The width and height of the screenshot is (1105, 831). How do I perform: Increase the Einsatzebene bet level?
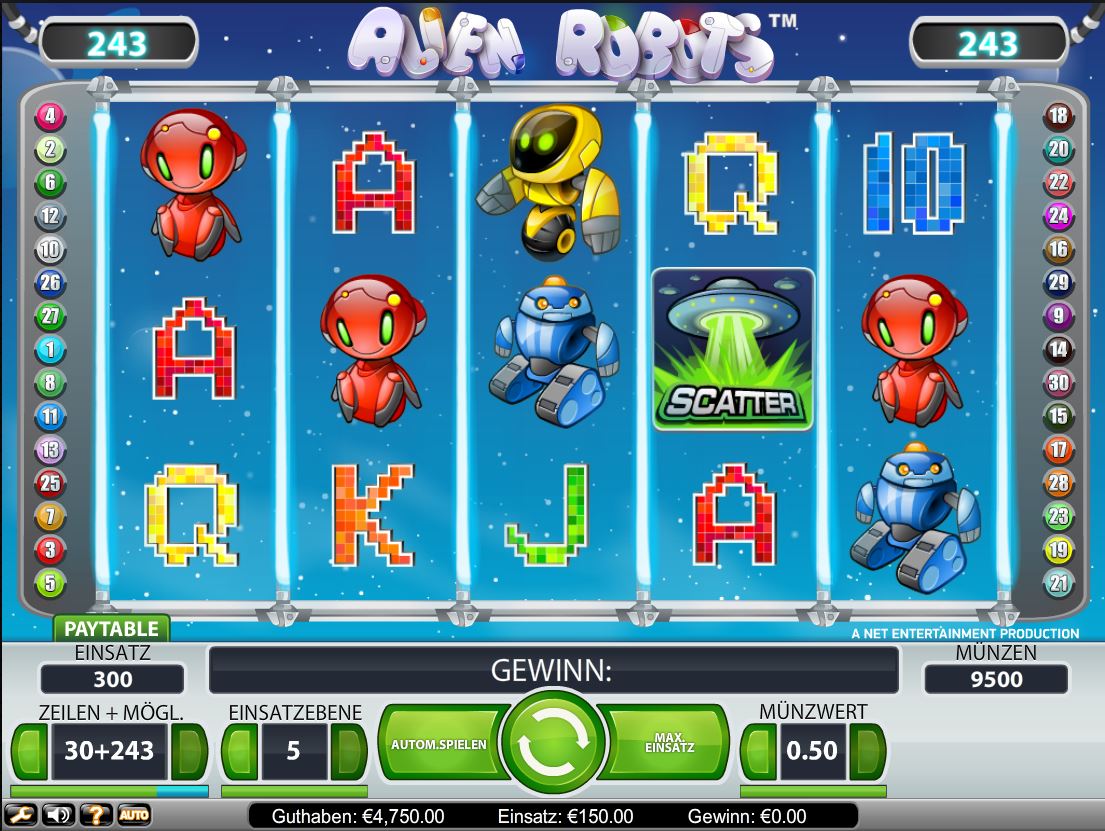click(348, 751)
